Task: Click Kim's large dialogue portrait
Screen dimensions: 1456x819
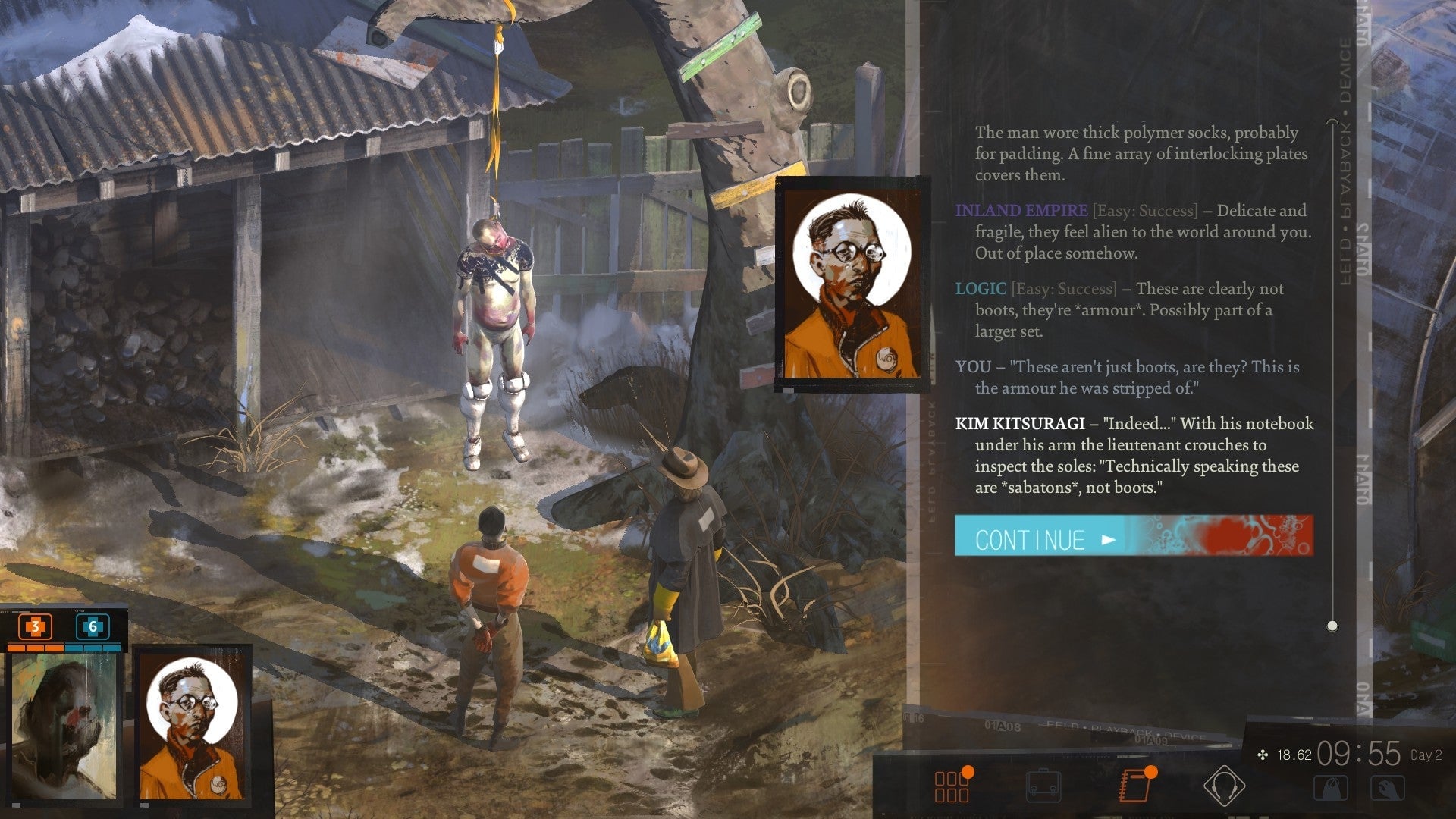Action: point(852,284)
